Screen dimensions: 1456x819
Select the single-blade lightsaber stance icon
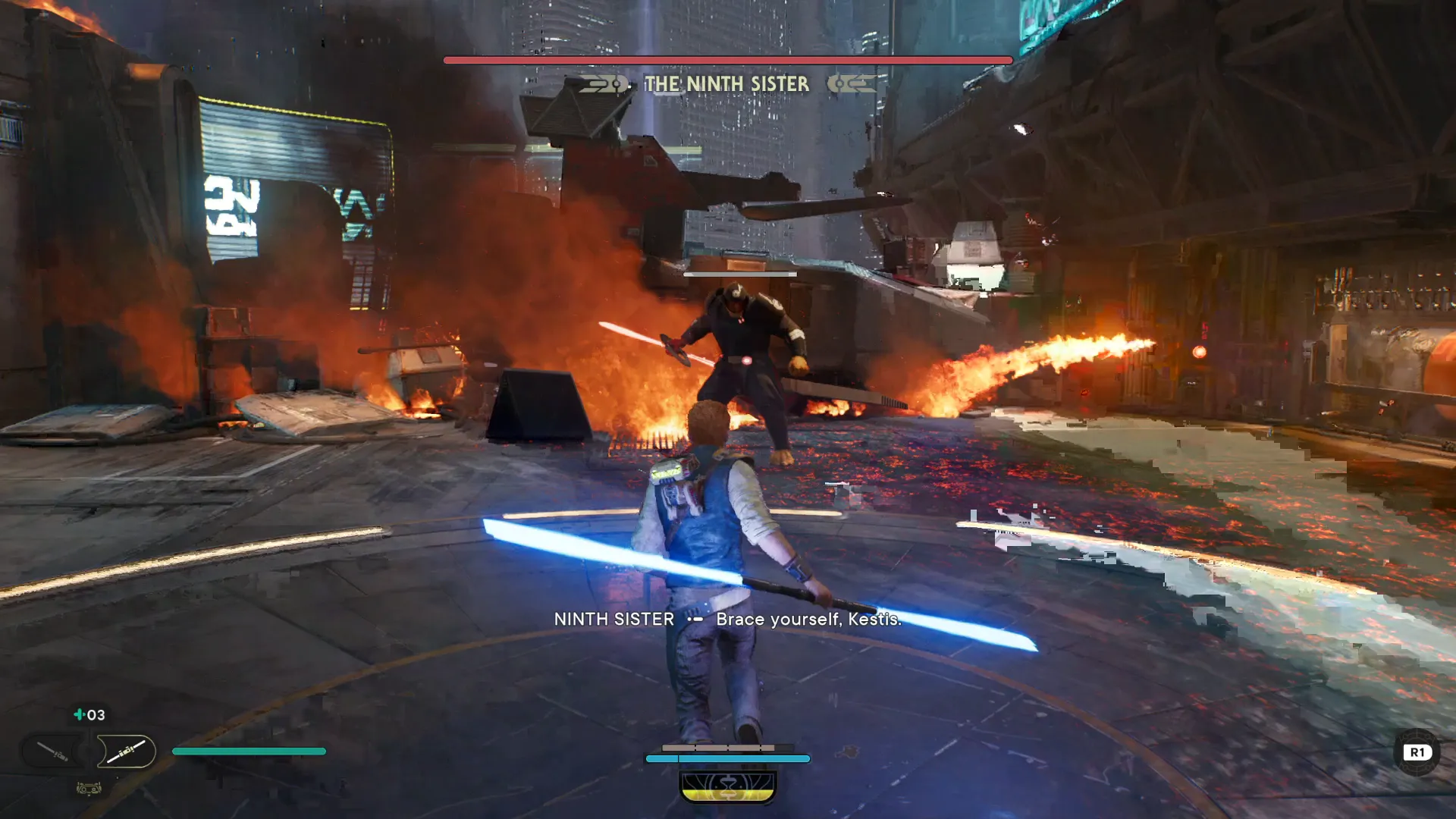click(53, 752)
